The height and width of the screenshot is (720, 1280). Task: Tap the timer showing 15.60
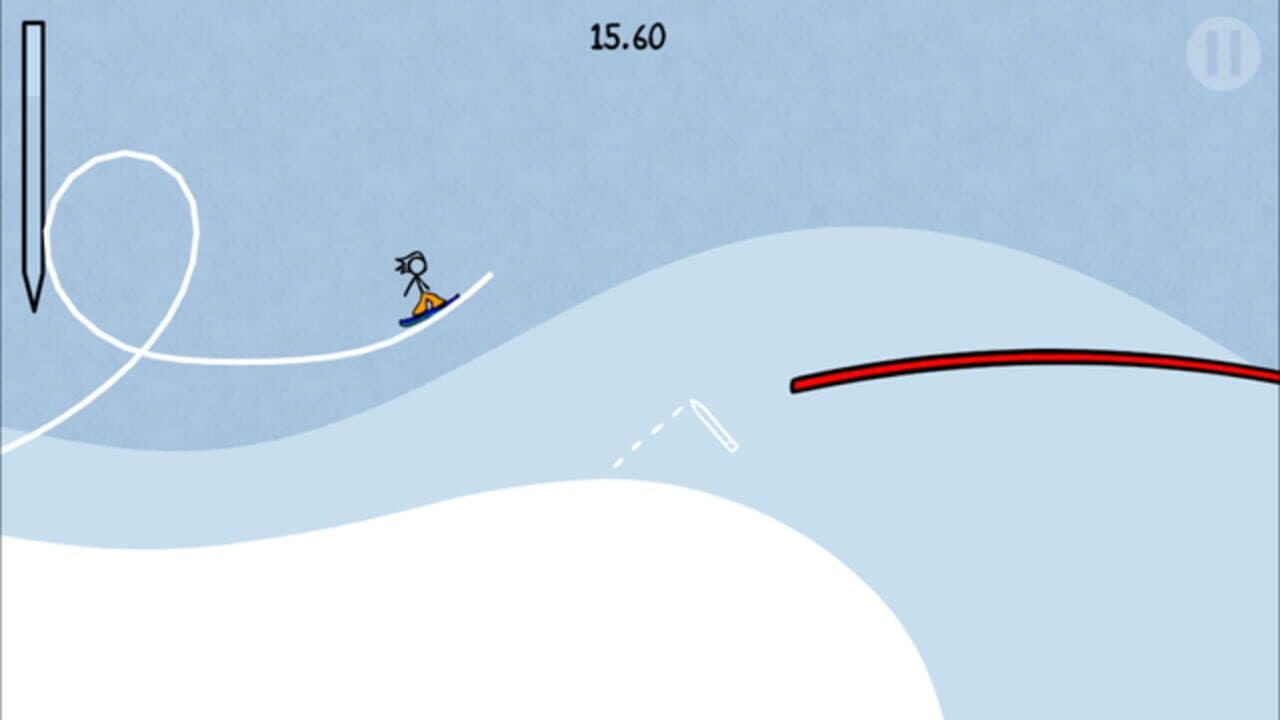tap(625, 36)
